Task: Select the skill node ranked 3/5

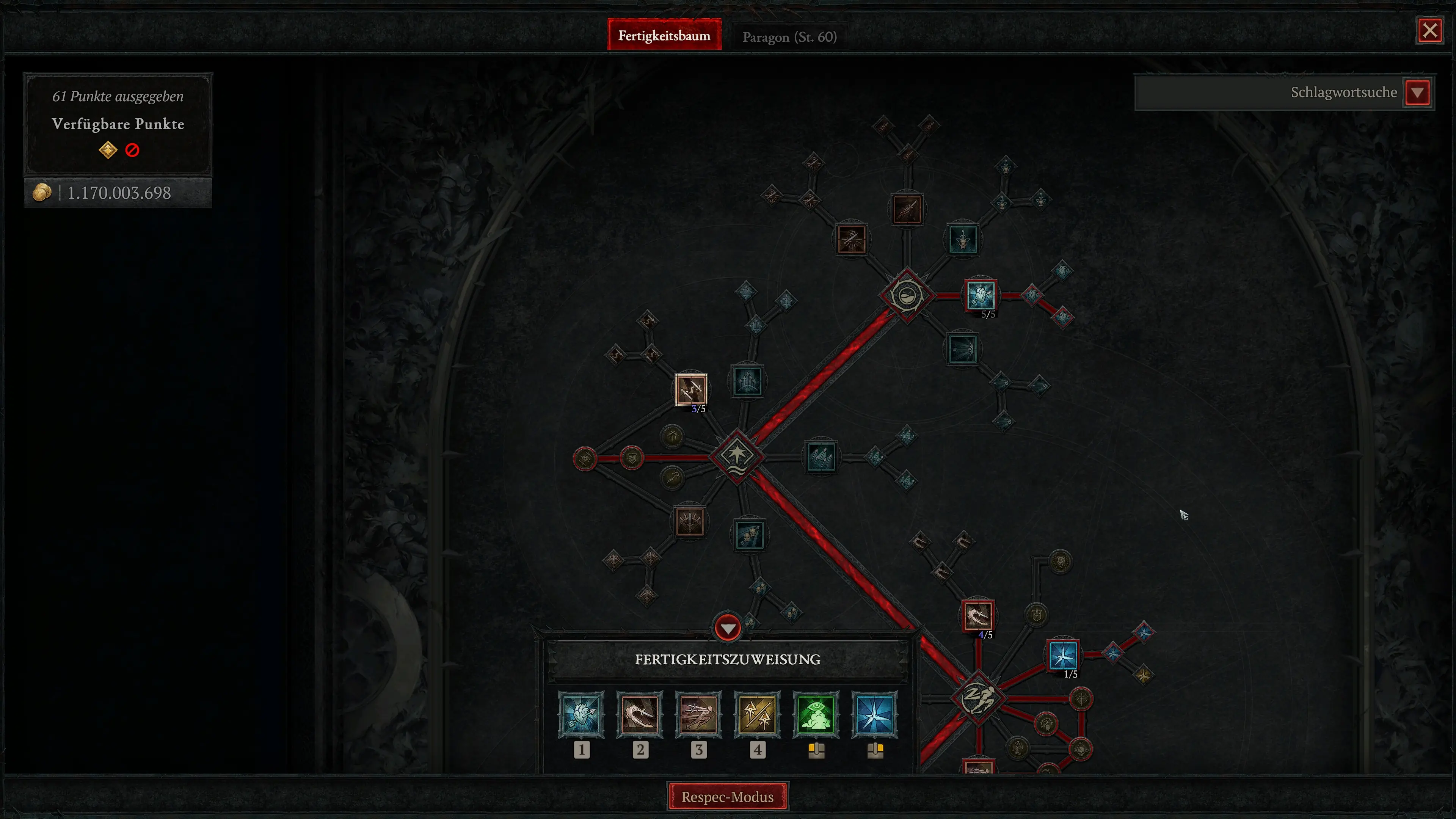Action: point(691,388)
